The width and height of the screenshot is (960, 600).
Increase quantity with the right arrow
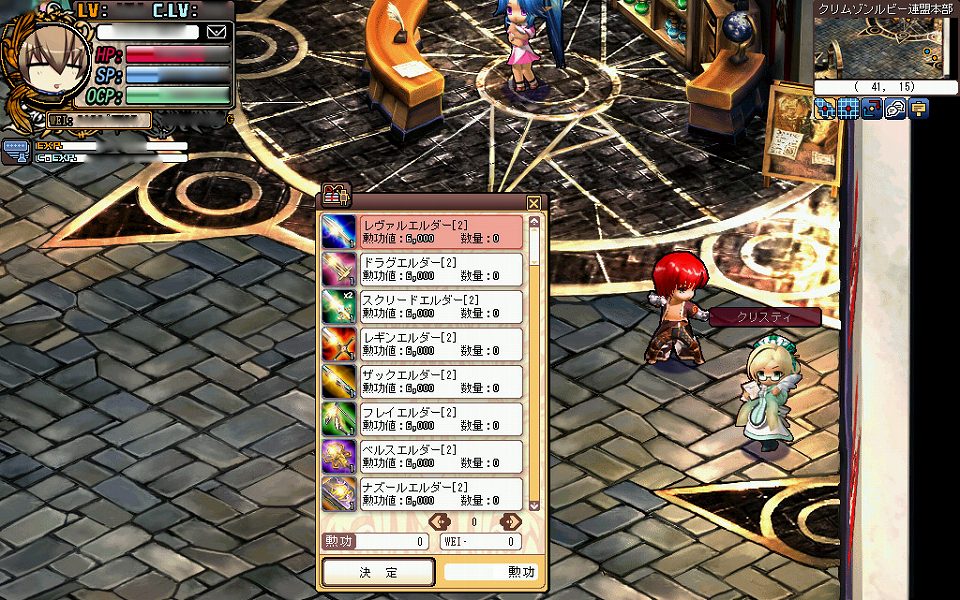tap(510, 521)
